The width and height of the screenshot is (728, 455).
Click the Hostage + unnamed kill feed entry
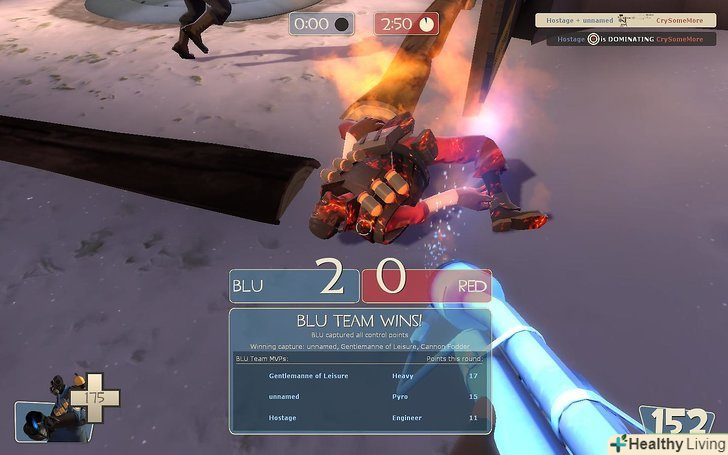click(x=626, y=19)
